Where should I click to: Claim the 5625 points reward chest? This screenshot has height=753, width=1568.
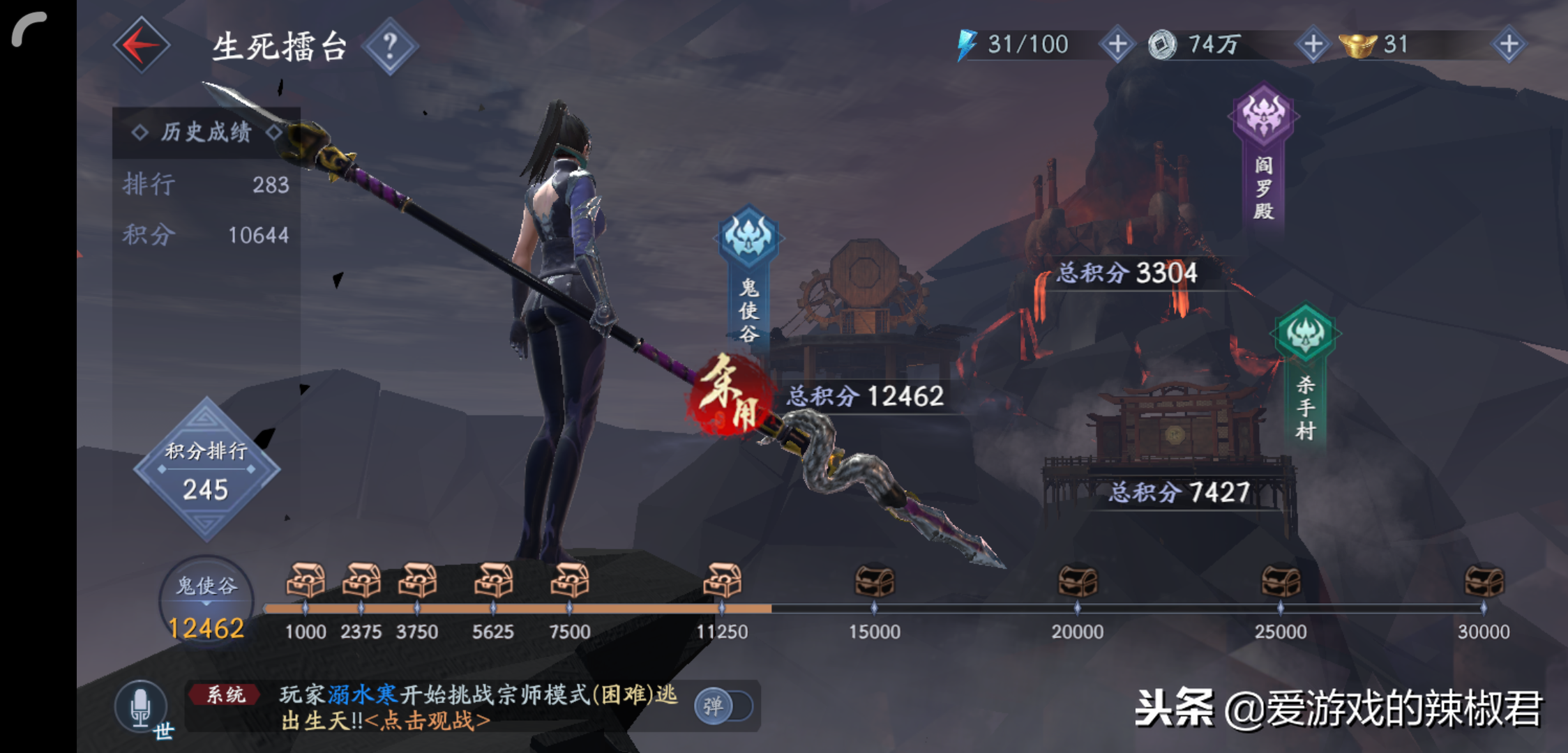point(493,581)
